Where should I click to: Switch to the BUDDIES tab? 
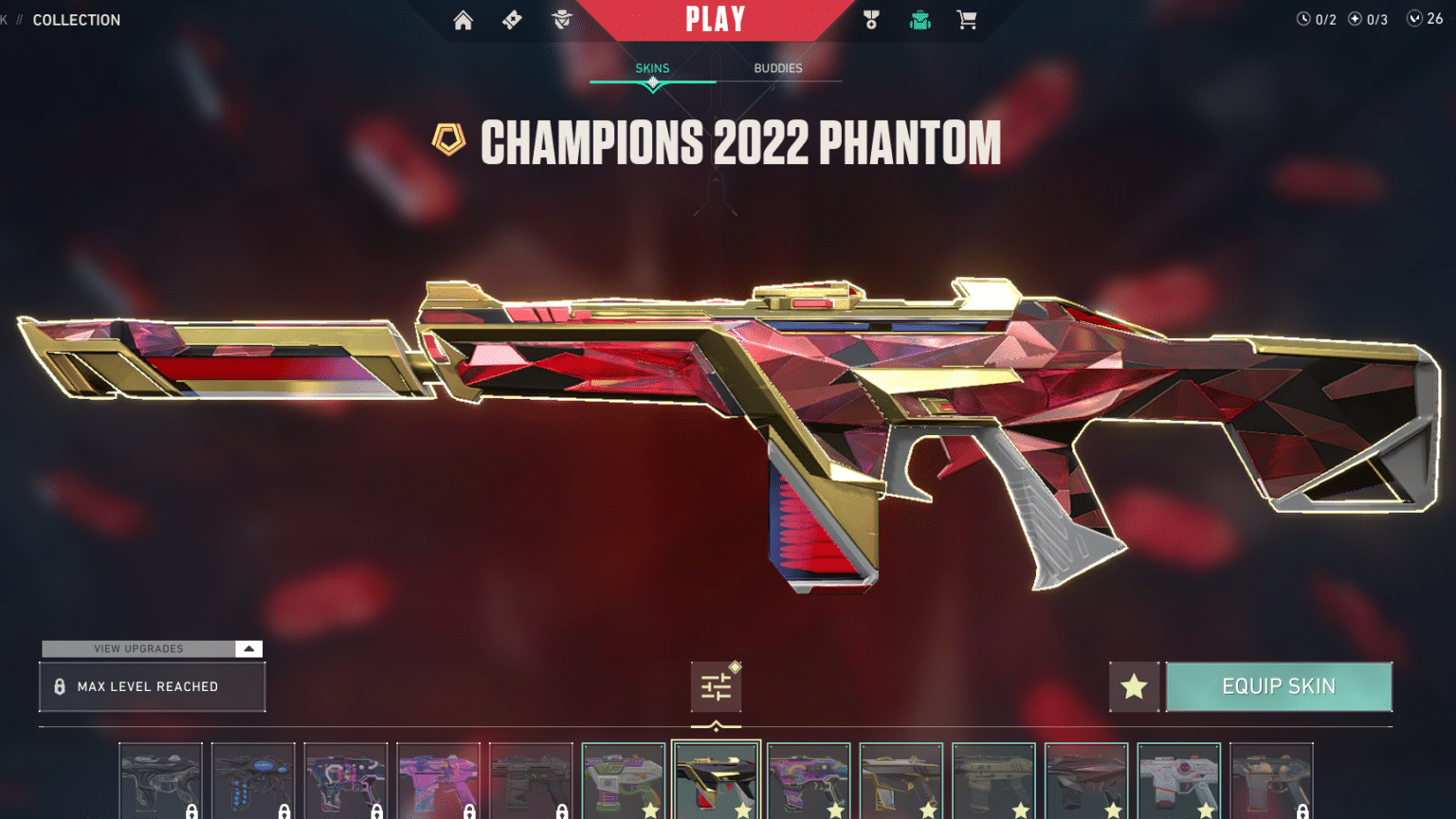(x=777, y=67)
